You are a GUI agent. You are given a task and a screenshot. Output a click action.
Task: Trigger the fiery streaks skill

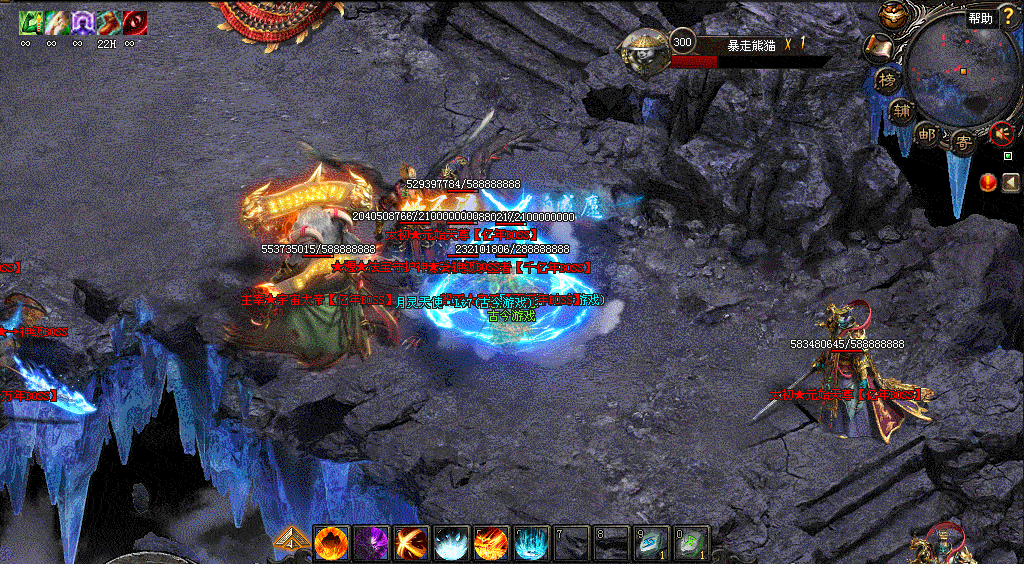click(x=491, y=543)
